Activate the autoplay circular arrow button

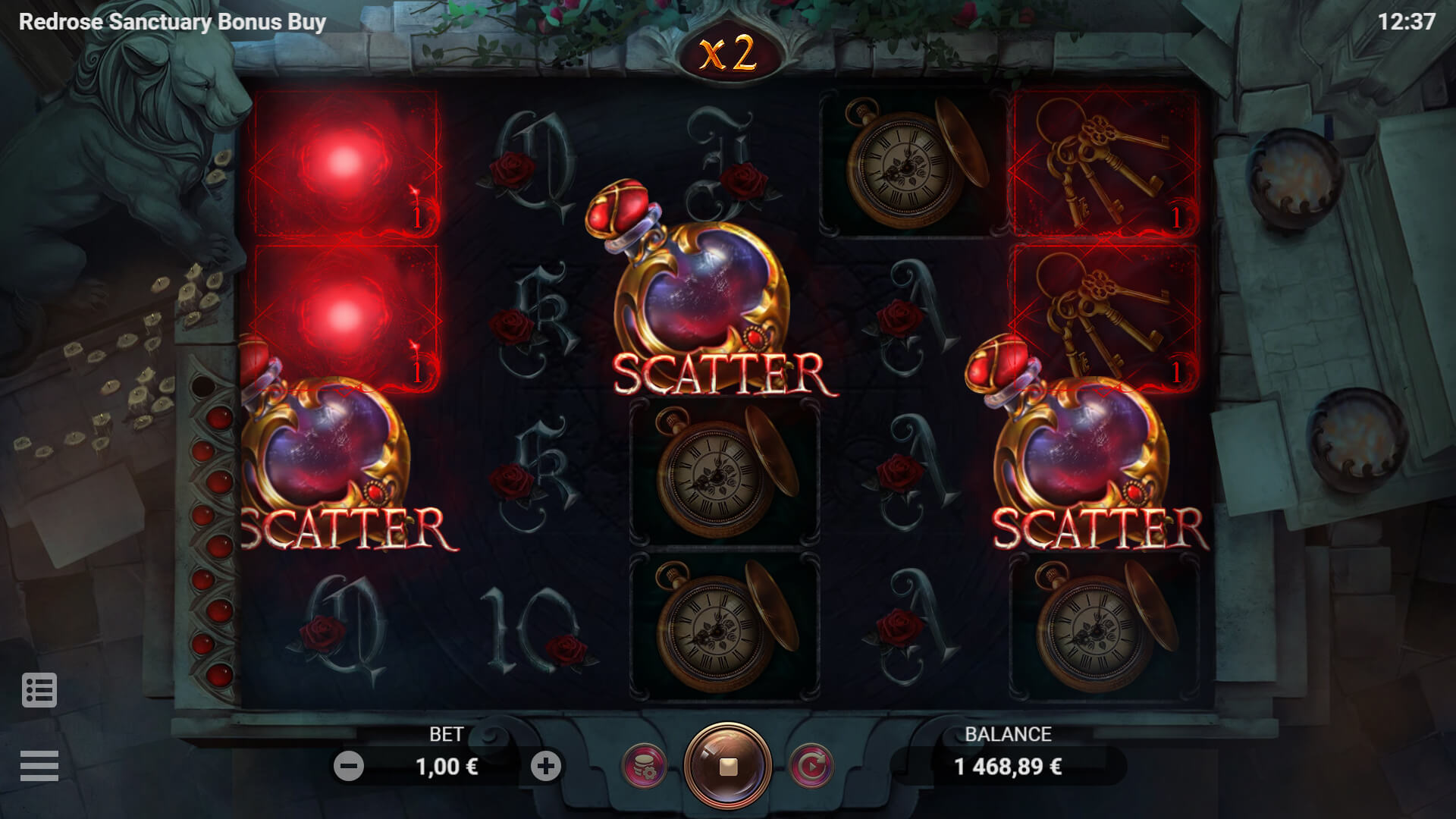point(811,767)
